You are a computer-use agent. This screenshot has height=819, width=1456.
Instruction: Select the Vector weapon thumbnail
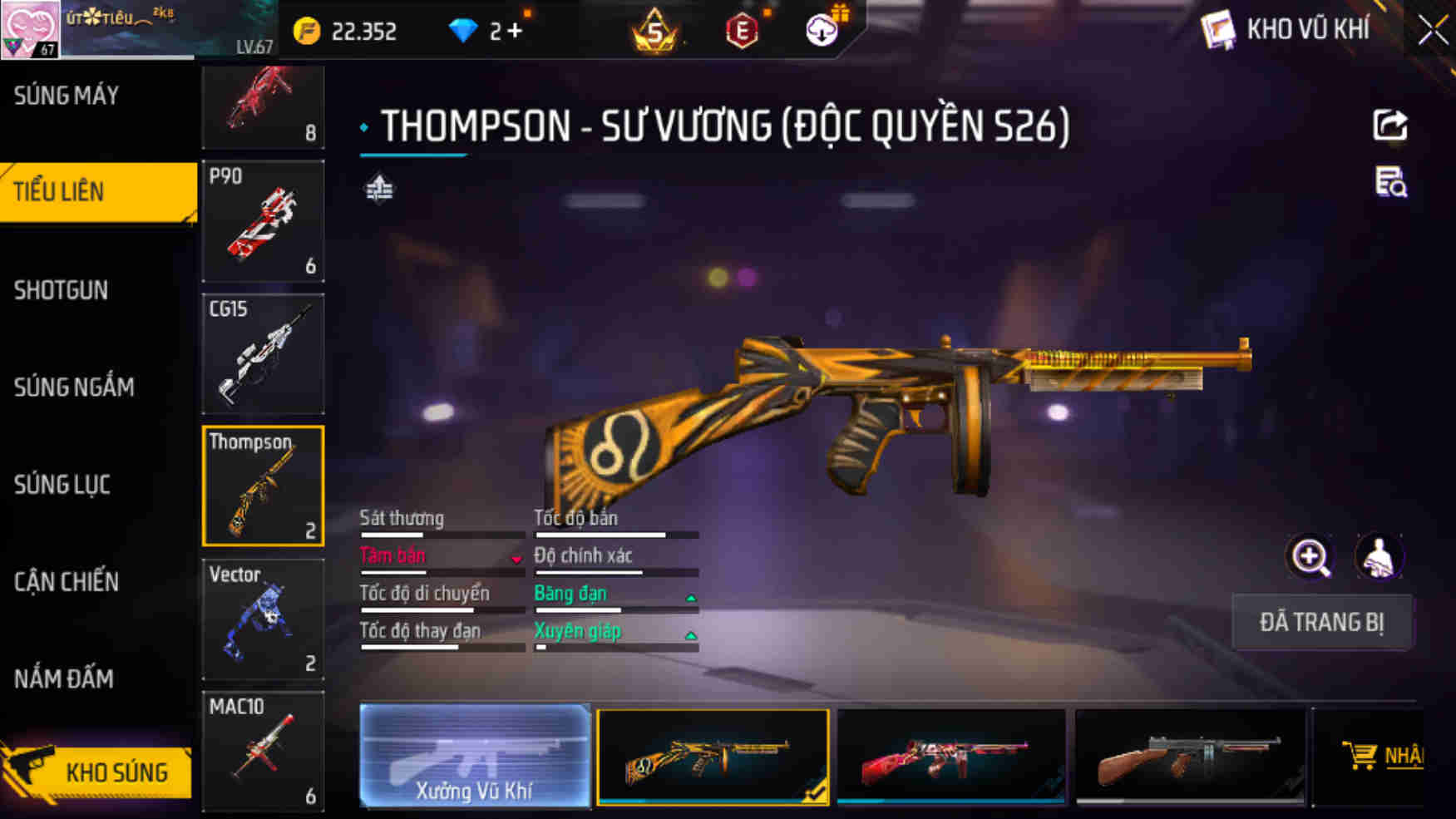click(x=263, y=619)
